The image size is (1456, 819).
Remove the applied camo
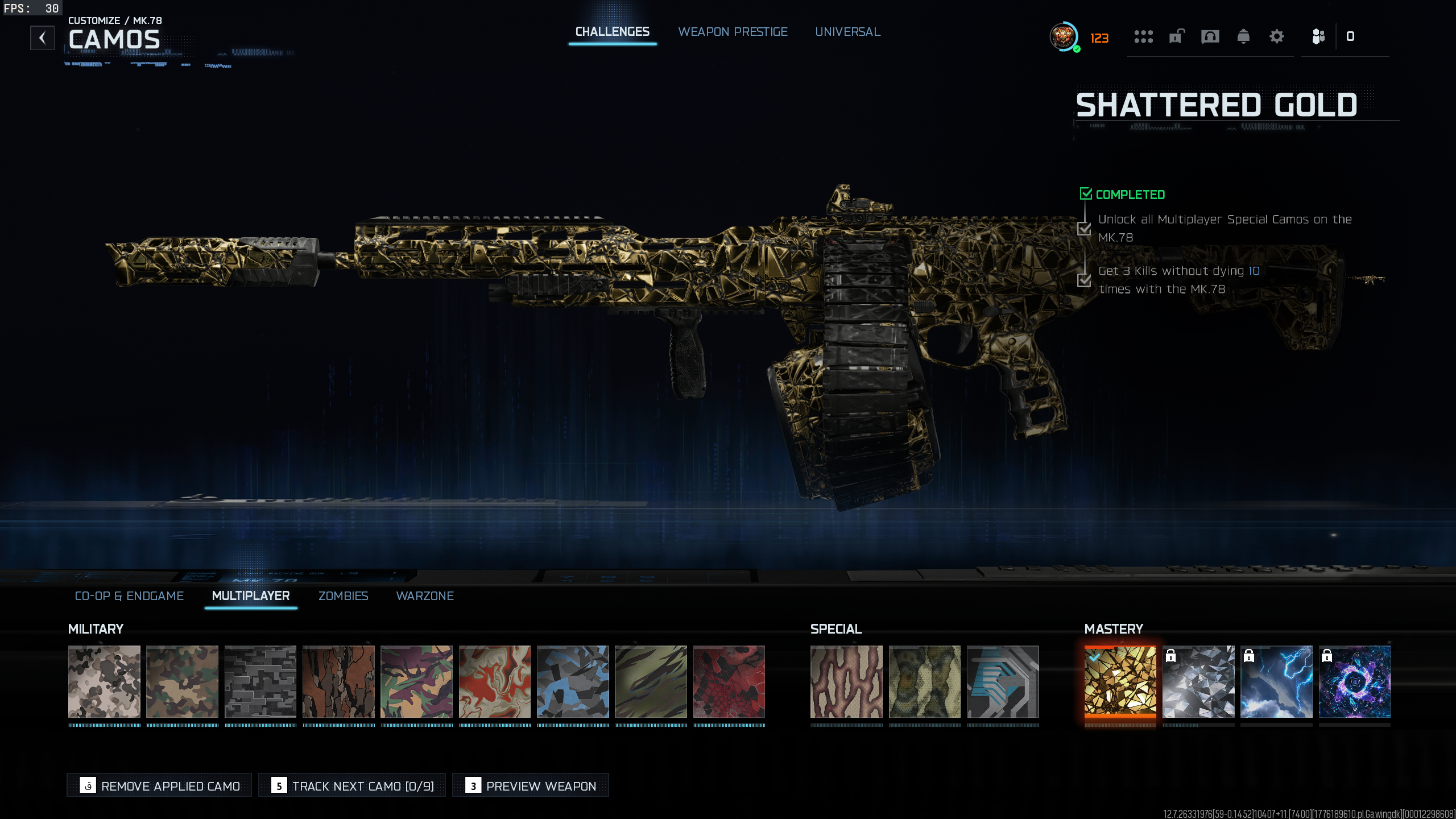(159, 785)
